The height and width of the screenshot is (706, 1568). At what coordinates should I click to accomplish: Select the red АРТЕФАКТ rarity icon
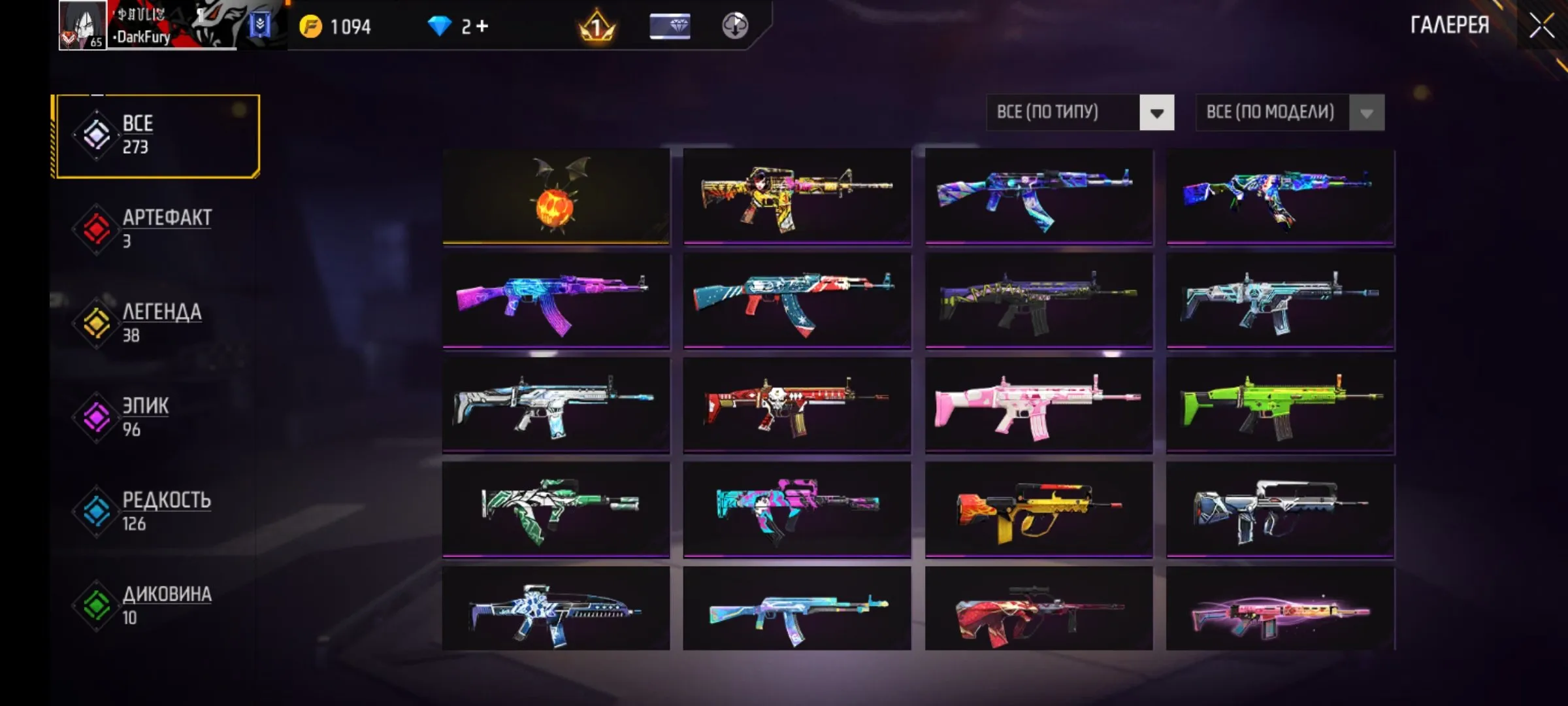[x=96, y=227]
